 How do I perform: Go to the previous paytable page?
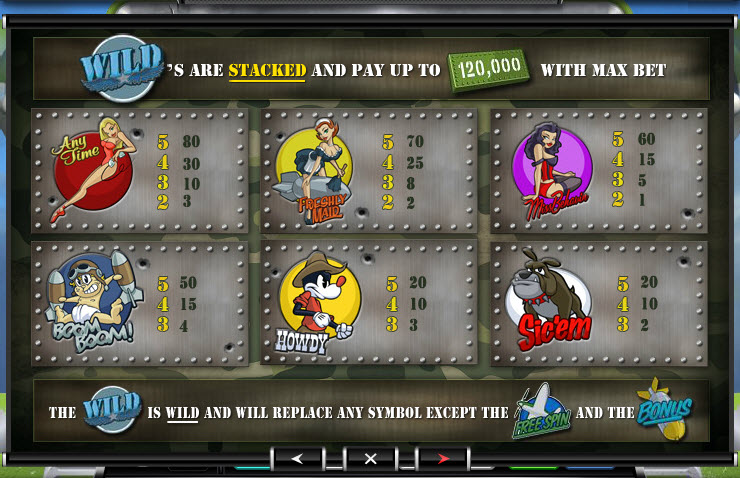point(297,458)
